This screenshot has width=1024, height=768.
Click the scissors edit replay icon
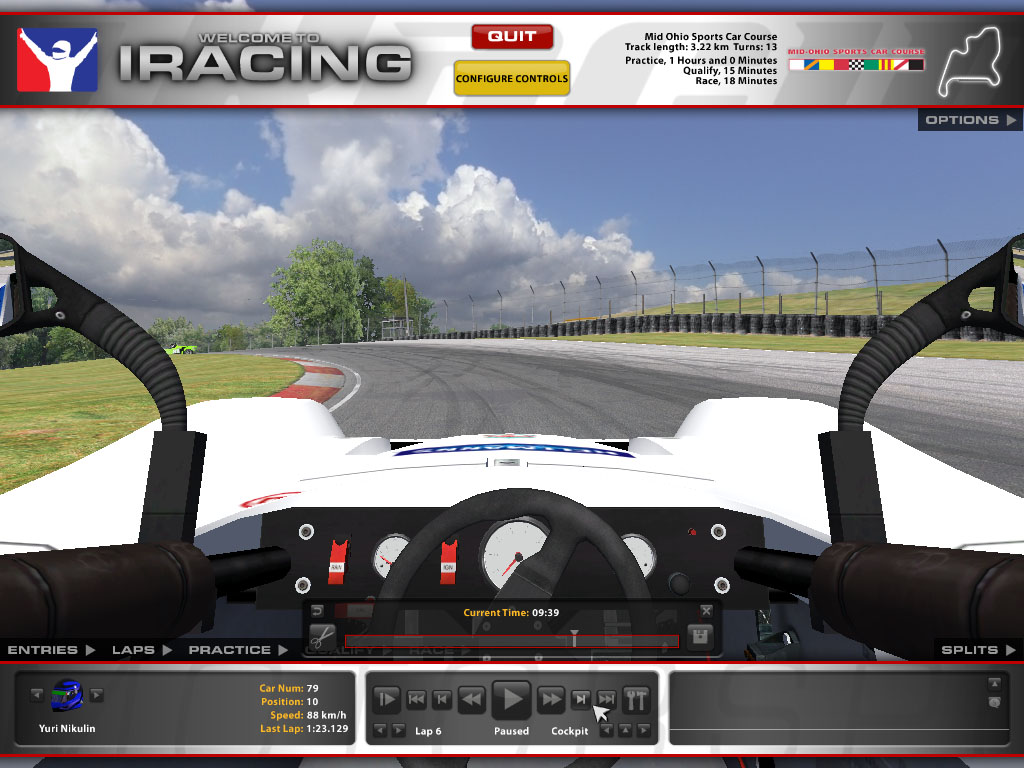point(322,637)
